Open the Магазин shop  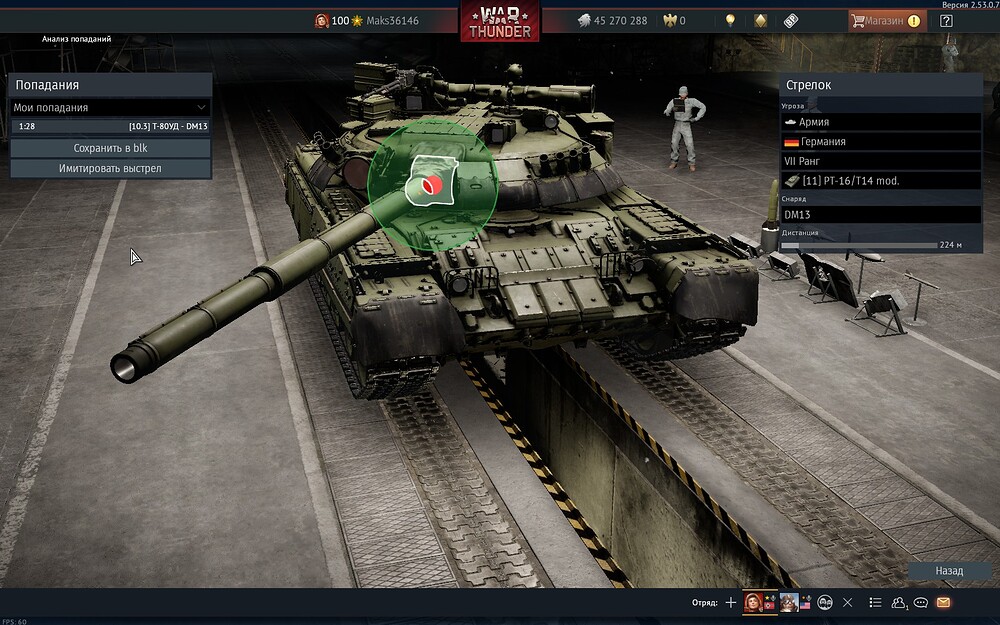click(886, 20)
